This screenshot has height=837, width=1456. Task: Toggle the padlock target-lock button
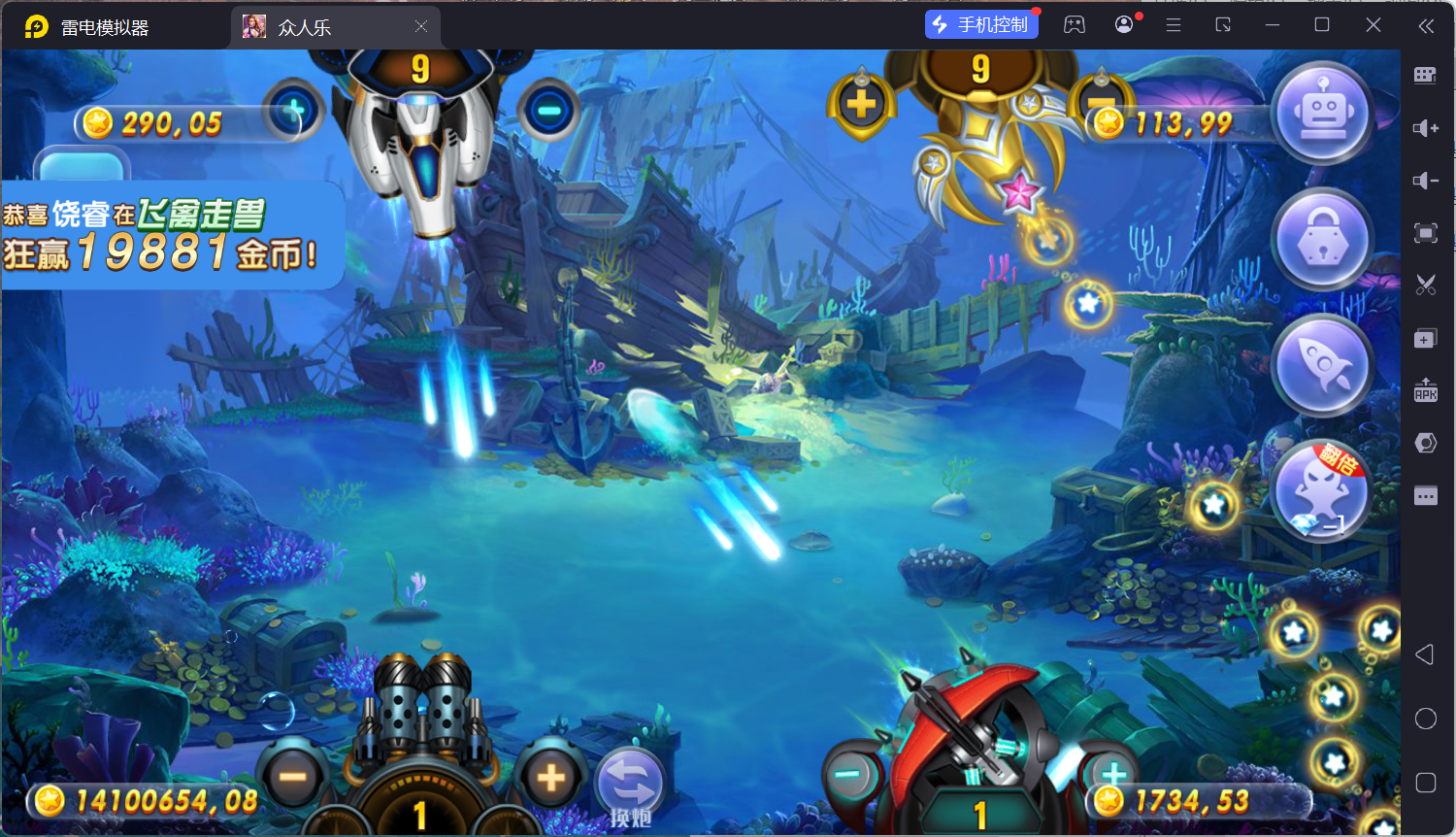coord(1322,240)
